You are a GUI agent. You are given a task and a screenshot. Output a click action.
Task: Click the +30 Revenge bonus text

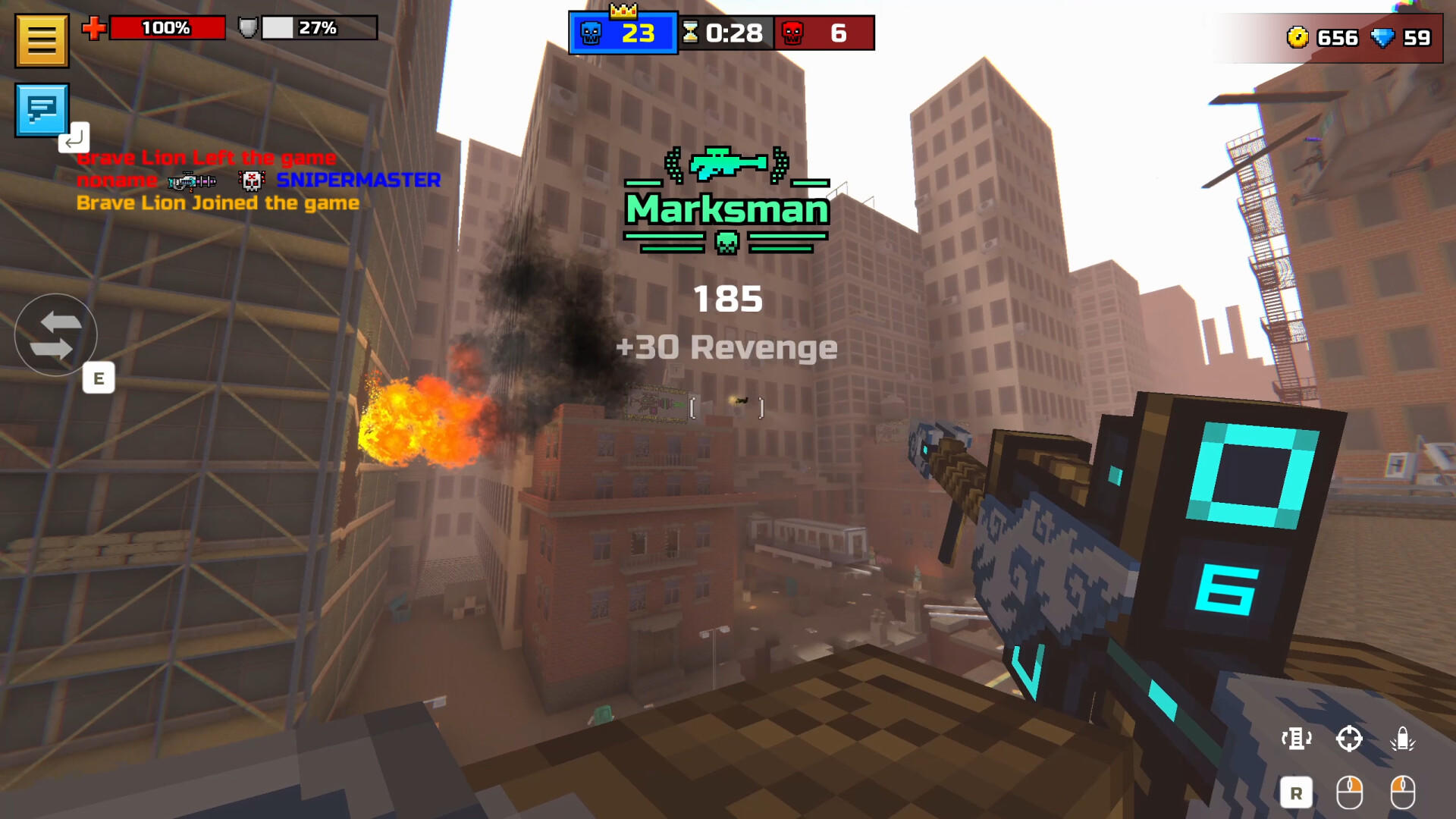[x=727, y=348]
